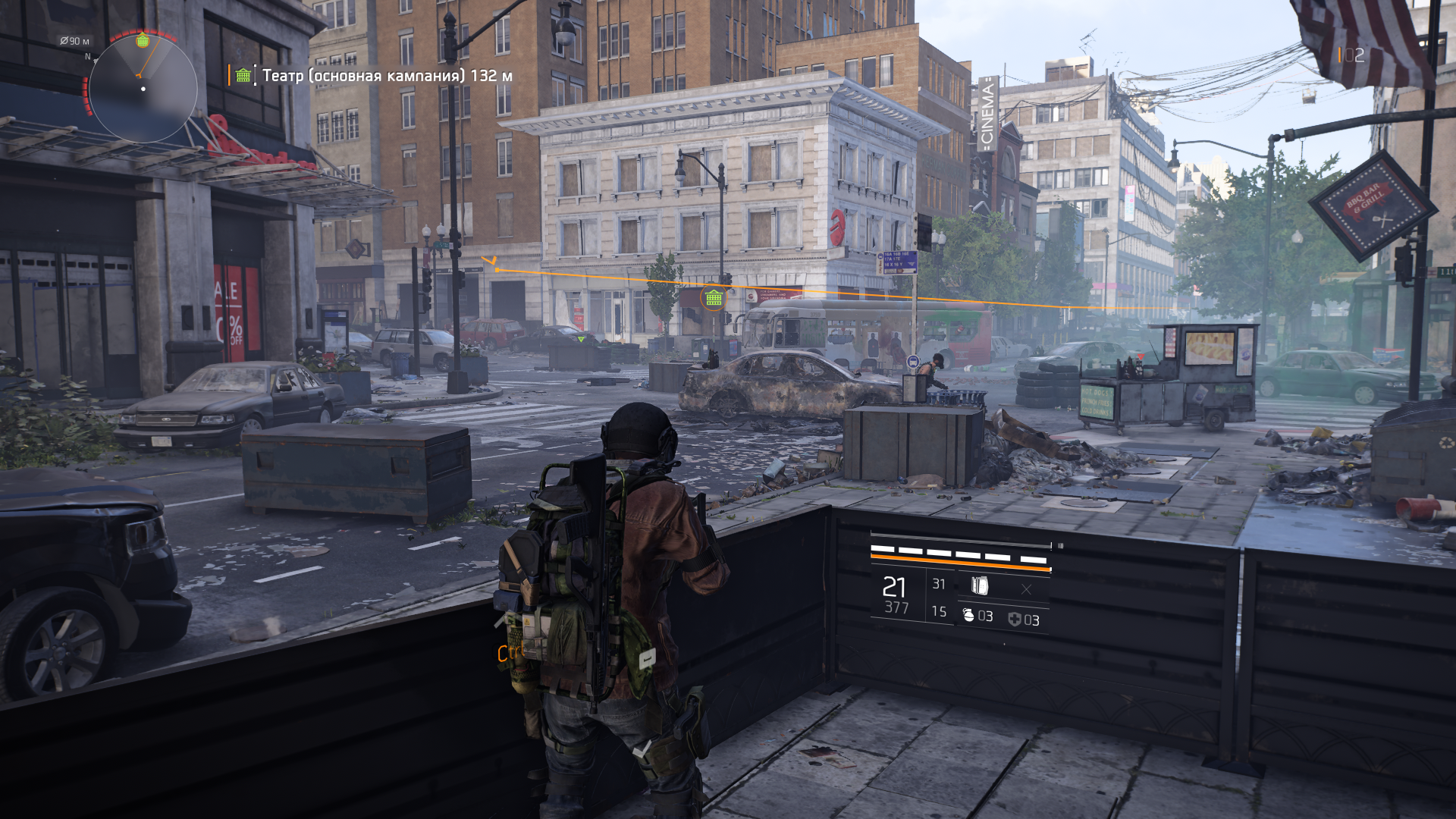The width and height of the screenshot is (1456, 819).
Task: Use the armor kit shield icon
Action: (x=1015, y=620)
